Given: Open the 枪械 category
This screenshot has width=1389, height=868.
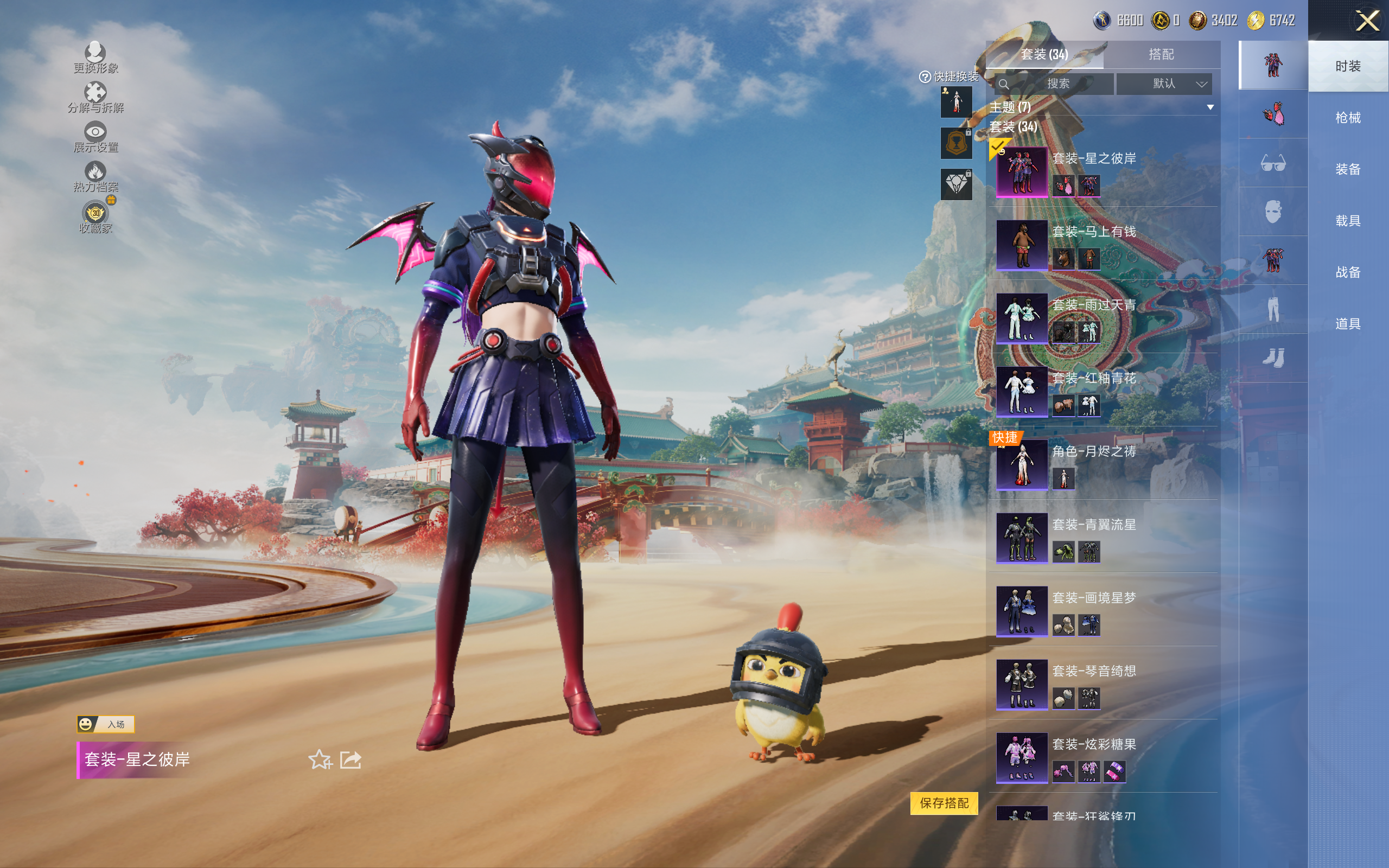Looking at the screenshot, I should click(x=1347, y=118).
